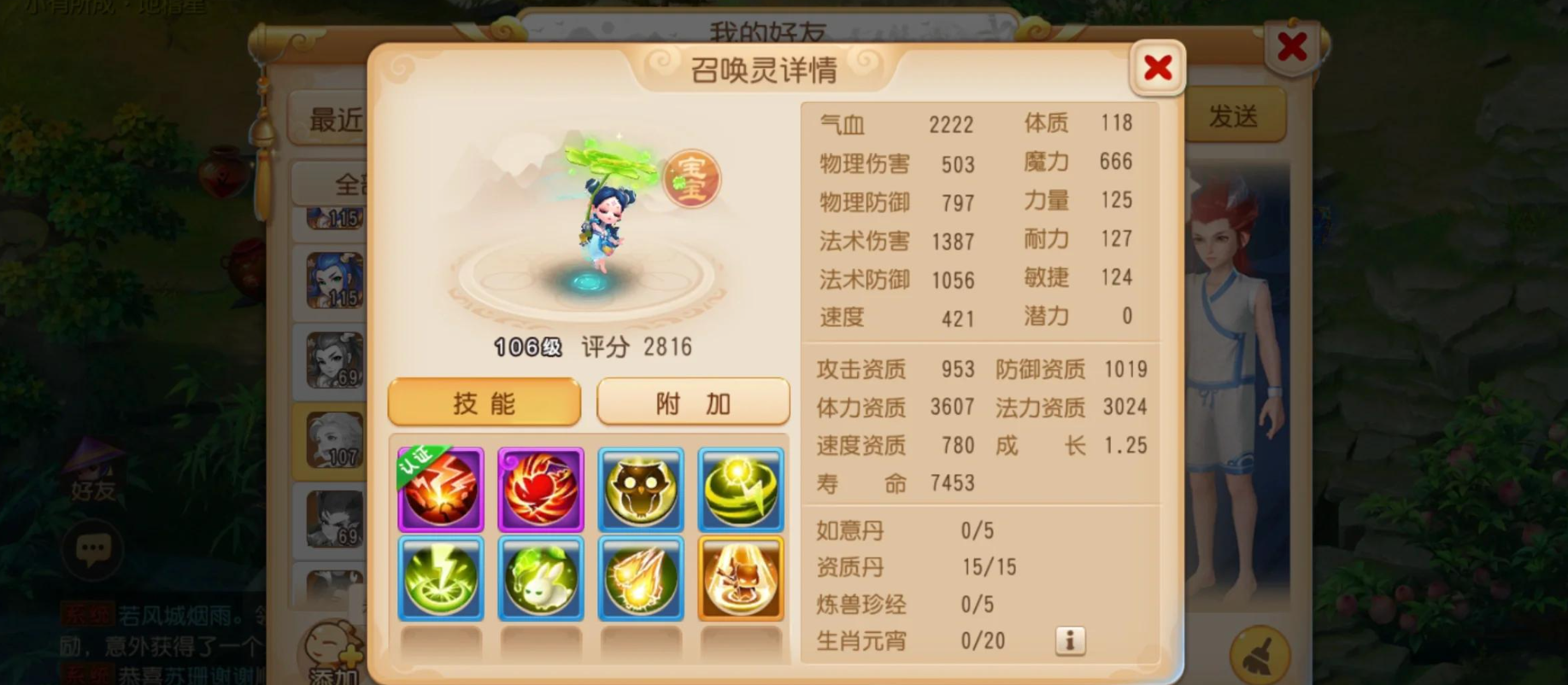View the golden owl skill
Image resolution: width=1568 pixels, height=685 pixels.
click(x=641, y=489)
